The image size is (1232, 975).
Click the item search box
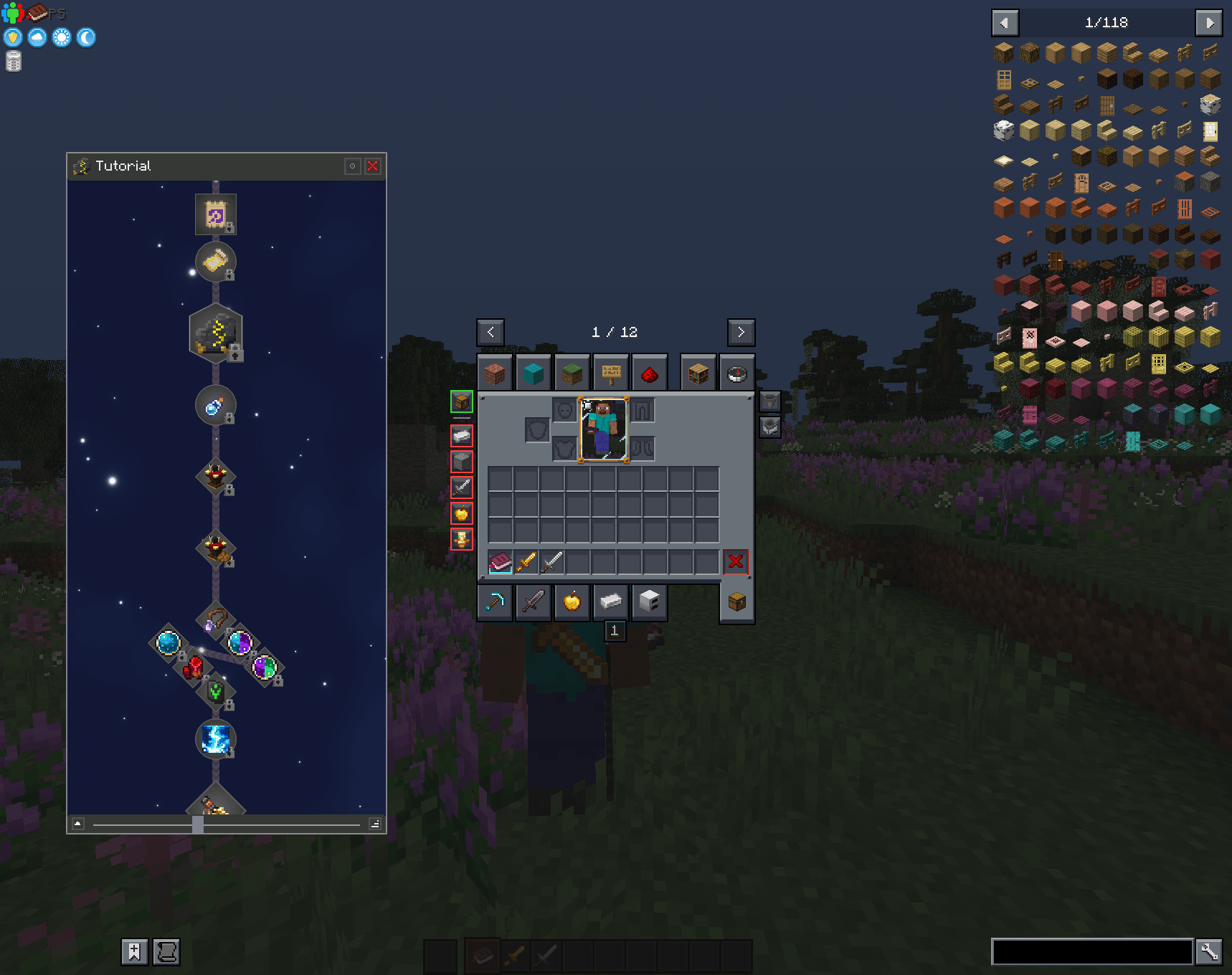1091,952
